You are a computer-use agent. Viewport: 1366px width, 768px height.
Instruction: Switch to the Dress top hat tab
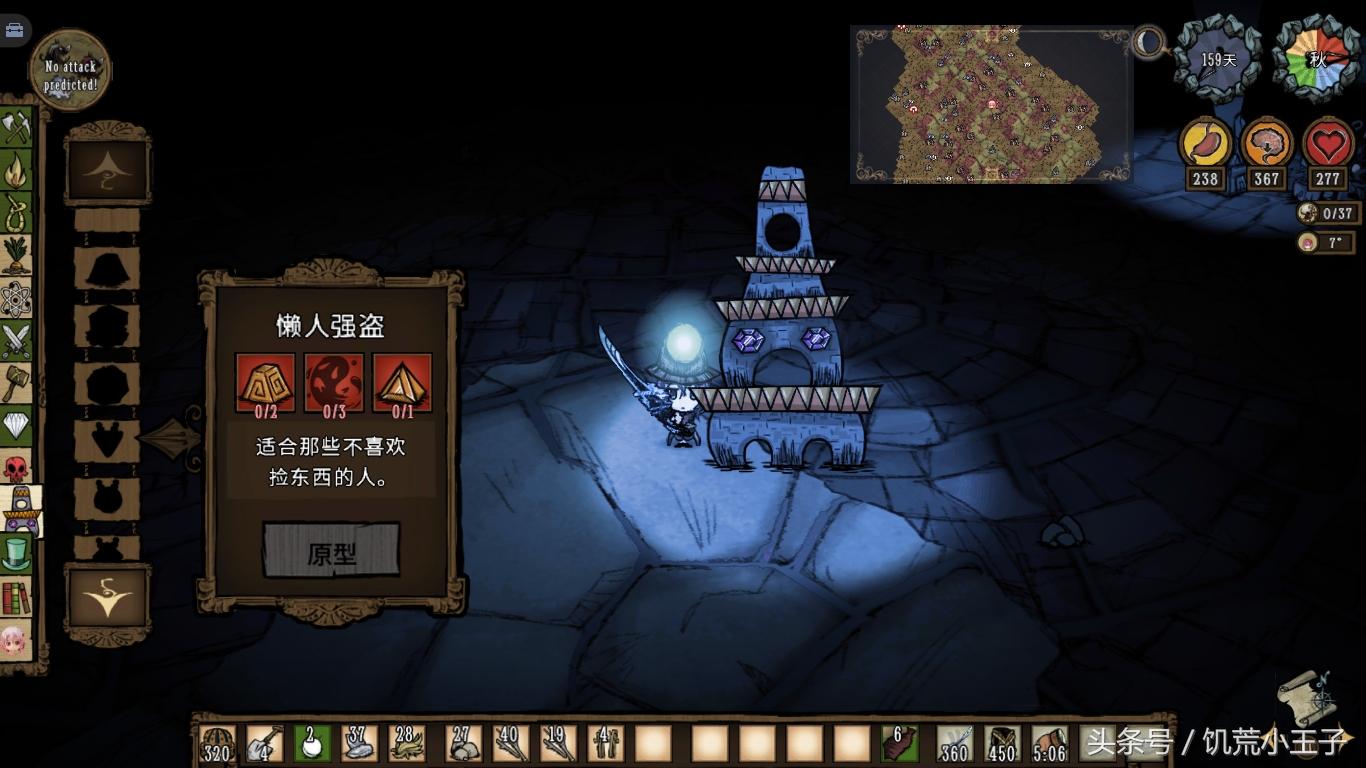16,554
